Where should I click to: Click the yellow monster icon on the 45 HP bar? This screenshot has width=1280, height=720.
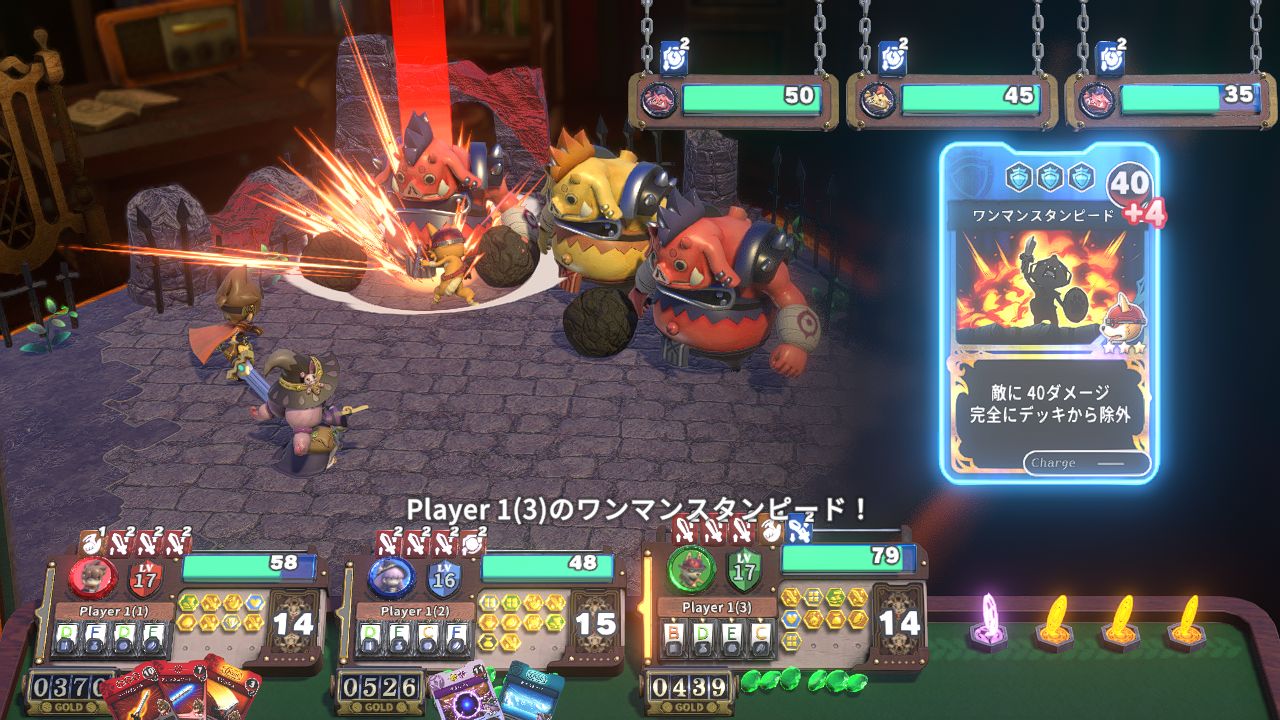[880, 98]
